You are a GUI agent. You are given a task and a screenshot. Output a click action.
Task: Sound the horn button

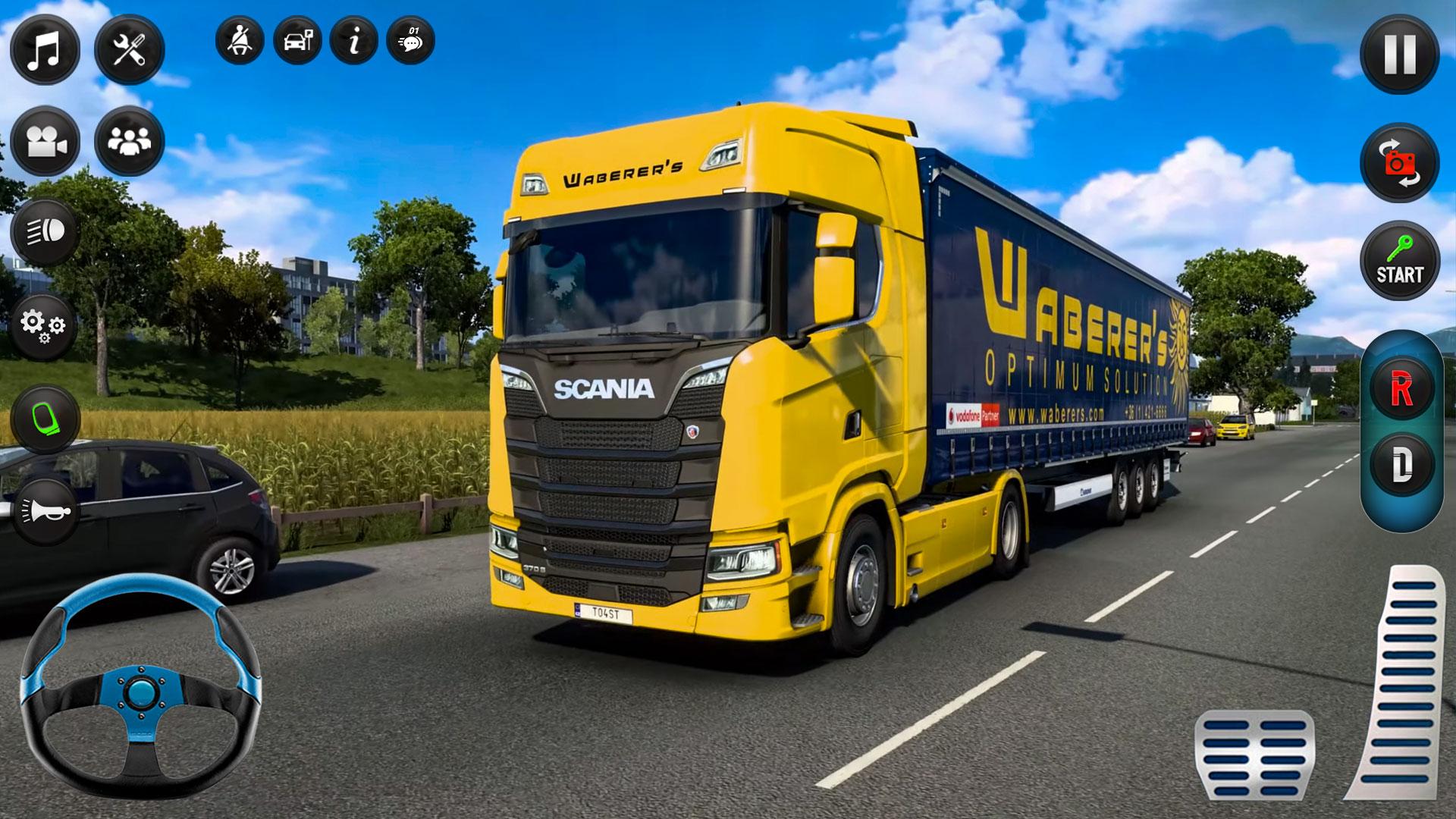point(45,513)
